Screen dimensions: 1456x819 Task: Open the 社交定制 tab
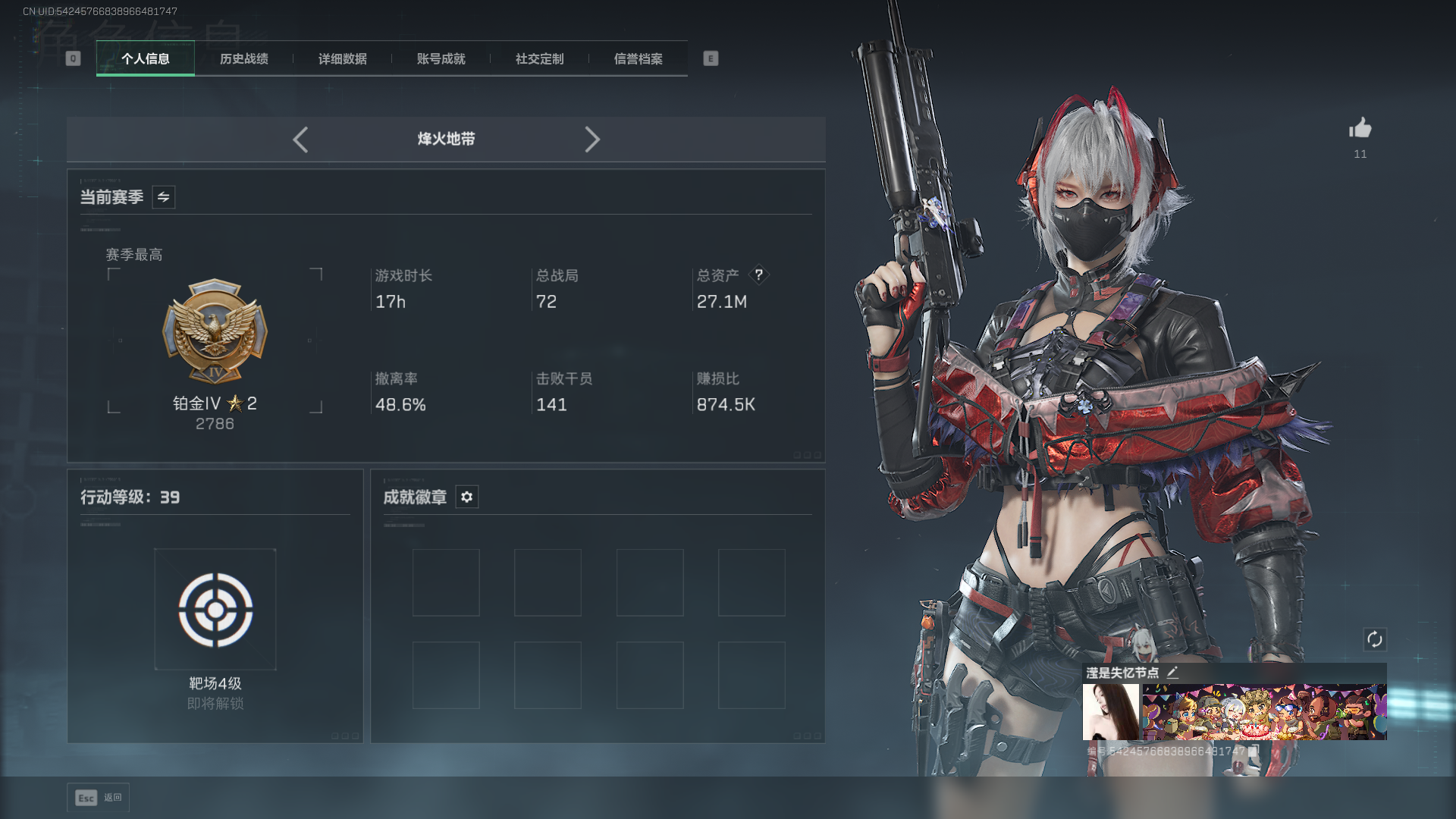pos(538,58)
